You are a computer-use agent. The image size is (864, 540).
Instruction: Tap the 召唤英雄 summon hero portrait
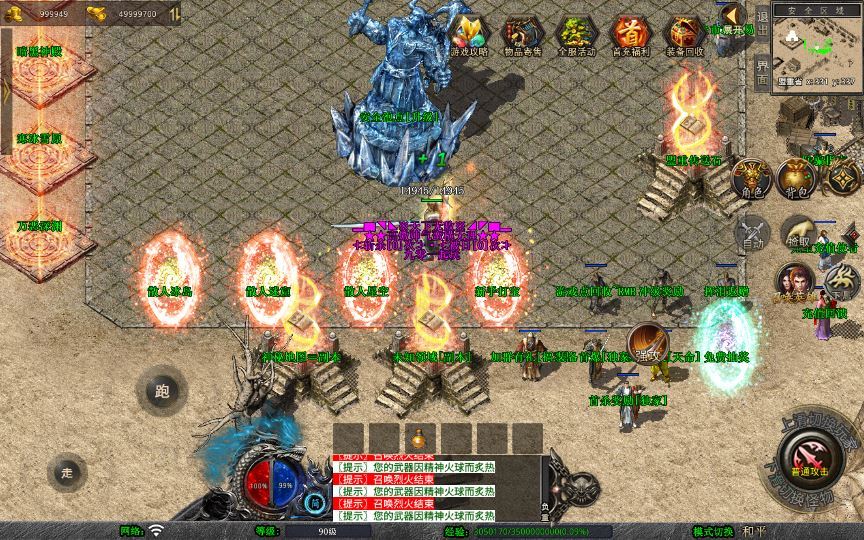[796, 283]
